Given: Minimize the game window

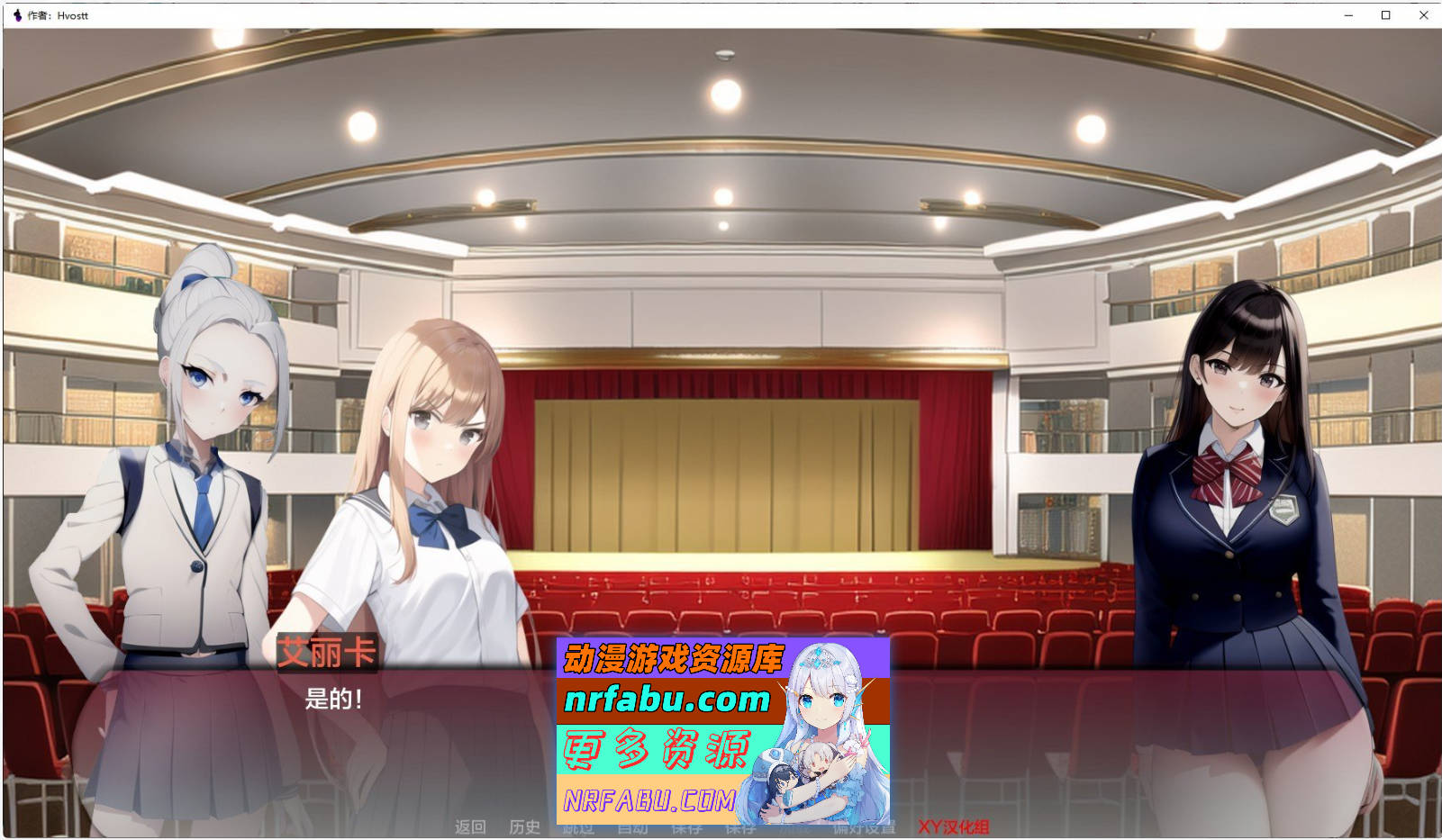Looking at the screenshot, I should (x=1348, y=15).
